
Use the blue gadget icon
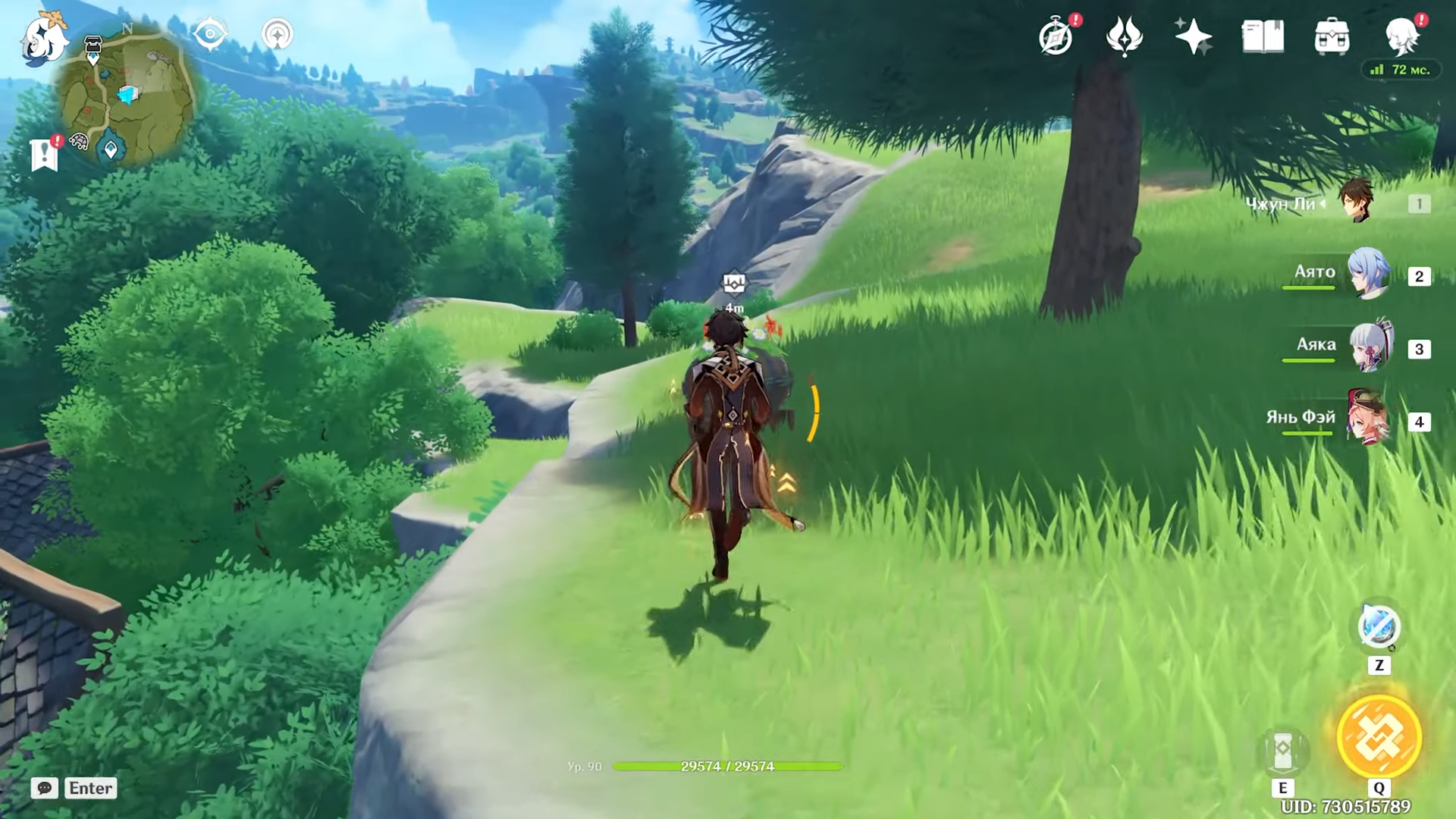(x=1378, y=628)
